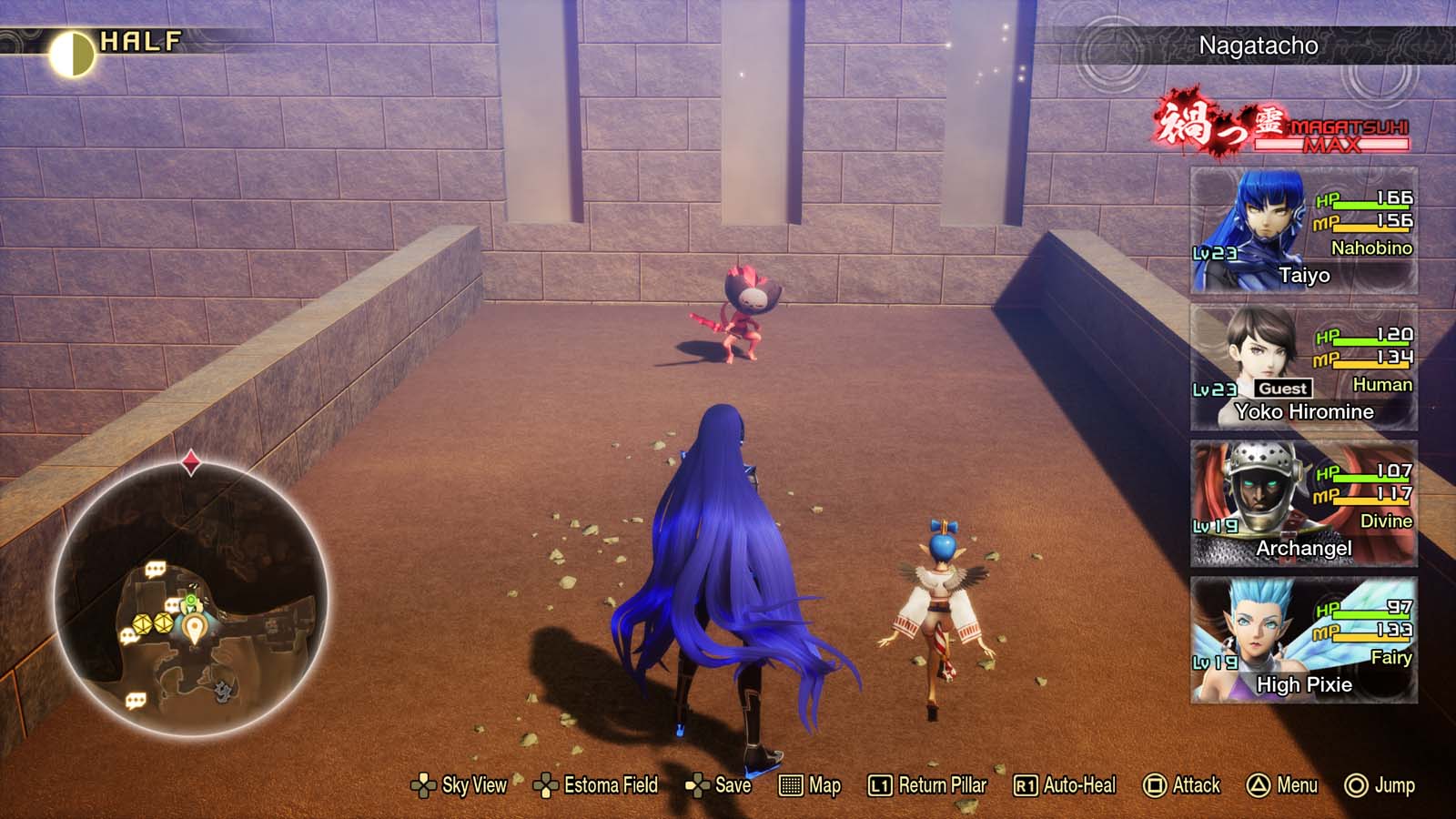Toggle the Estoma Field ability
The image size is (1456, 819).
(x=609, y=784)
